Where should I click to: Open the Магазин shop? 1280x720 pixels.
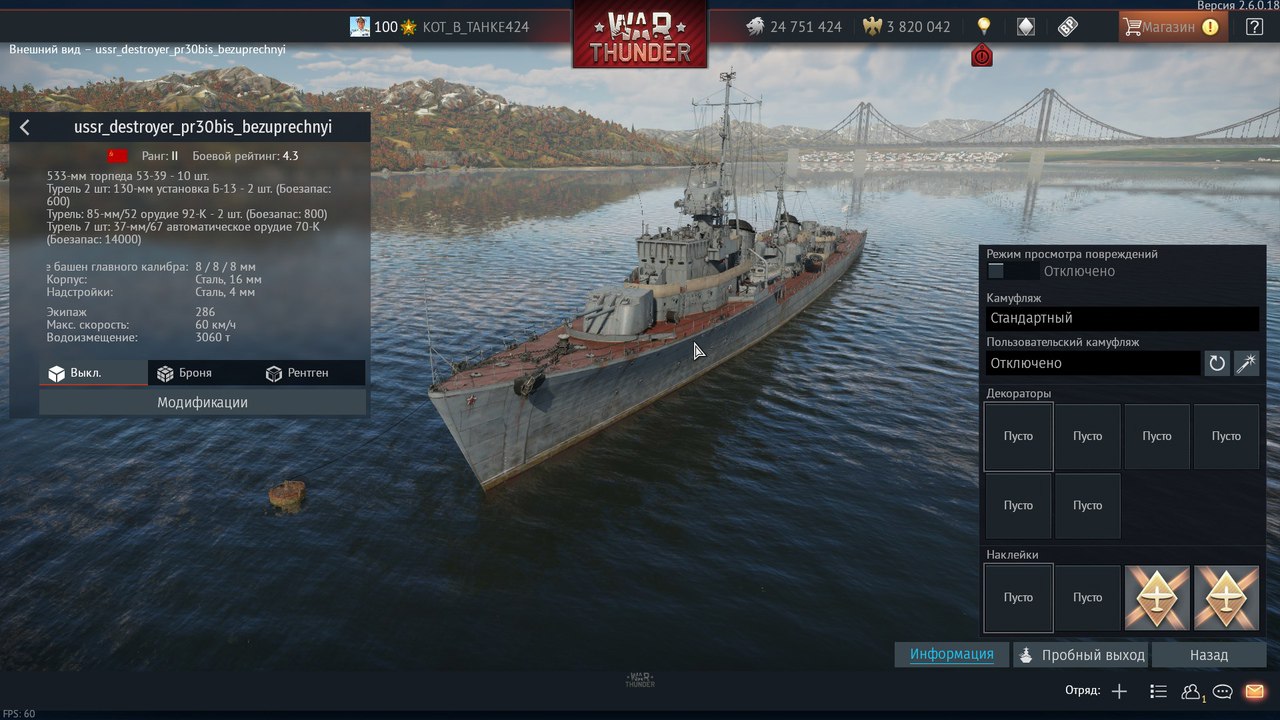point(1171,27)
